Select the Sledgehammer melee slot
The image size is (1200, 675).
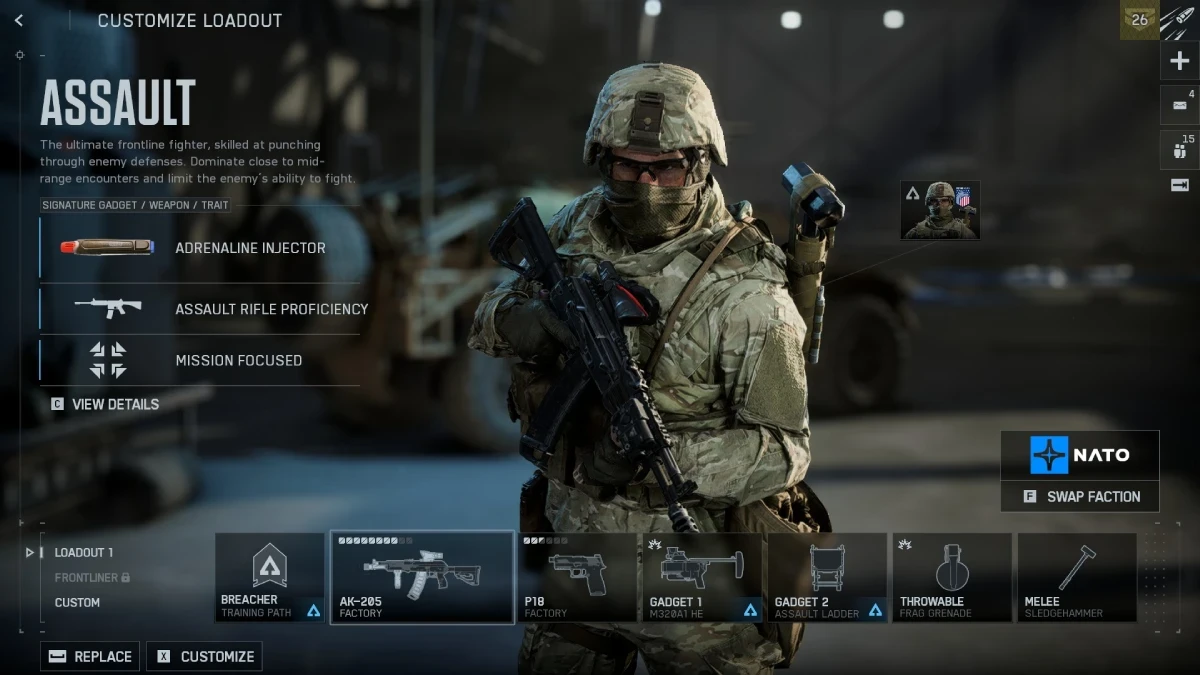[x=1076, y=578]
